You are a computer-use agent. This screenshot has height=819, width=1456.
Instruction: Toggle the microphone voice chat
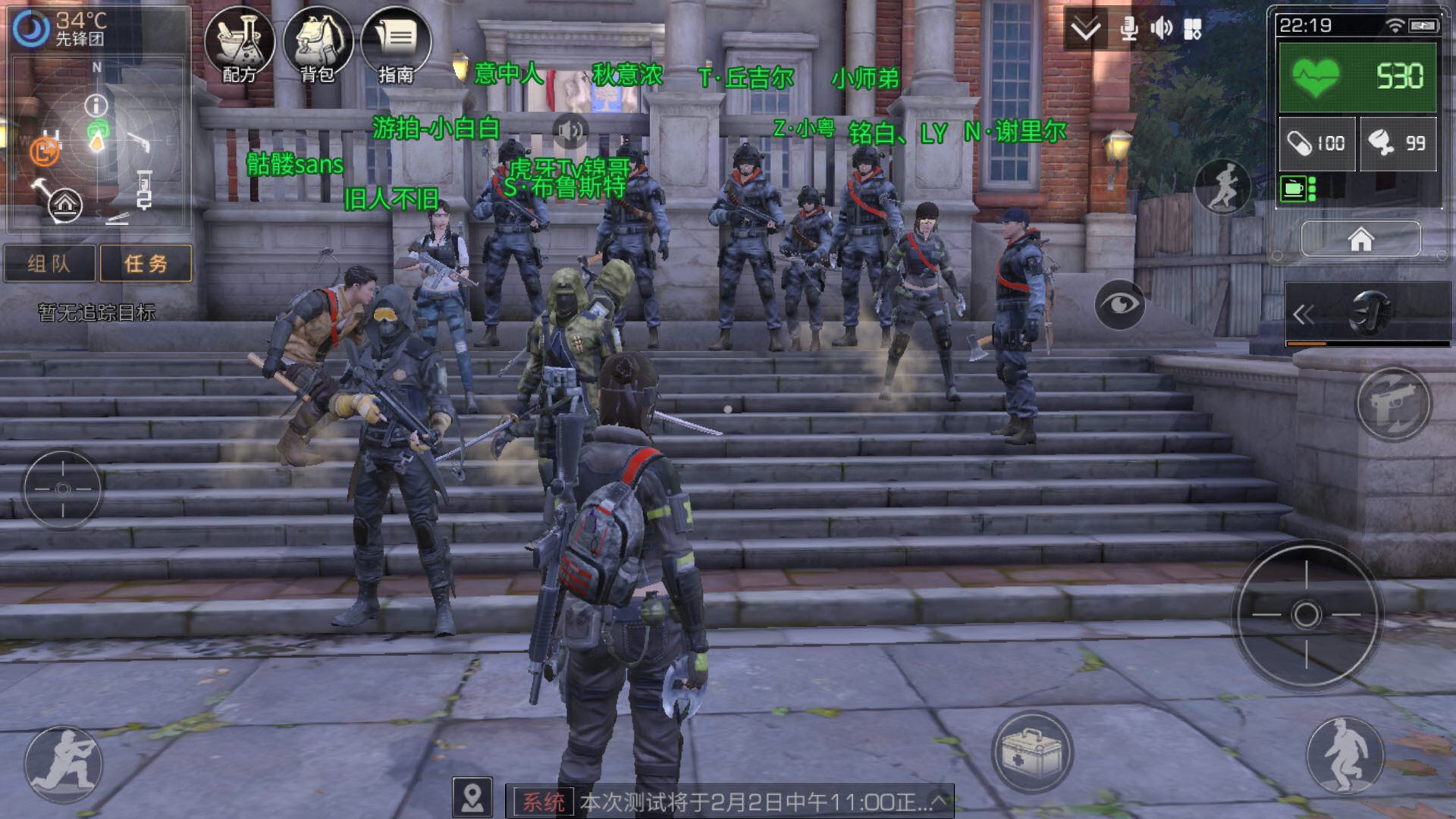pyautogui.click(x=1129, y=29)
